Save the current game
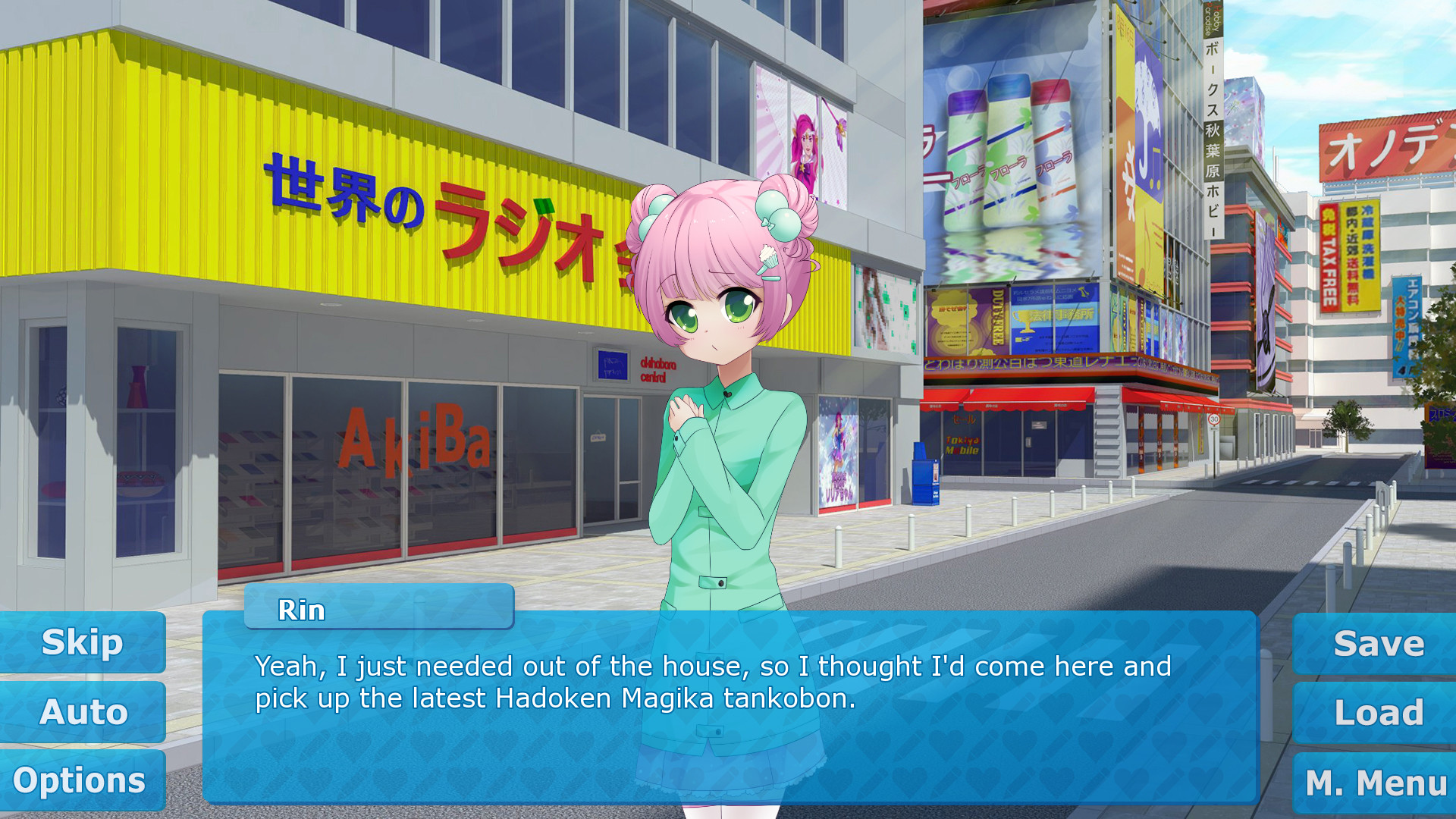 click(1377, 644)
